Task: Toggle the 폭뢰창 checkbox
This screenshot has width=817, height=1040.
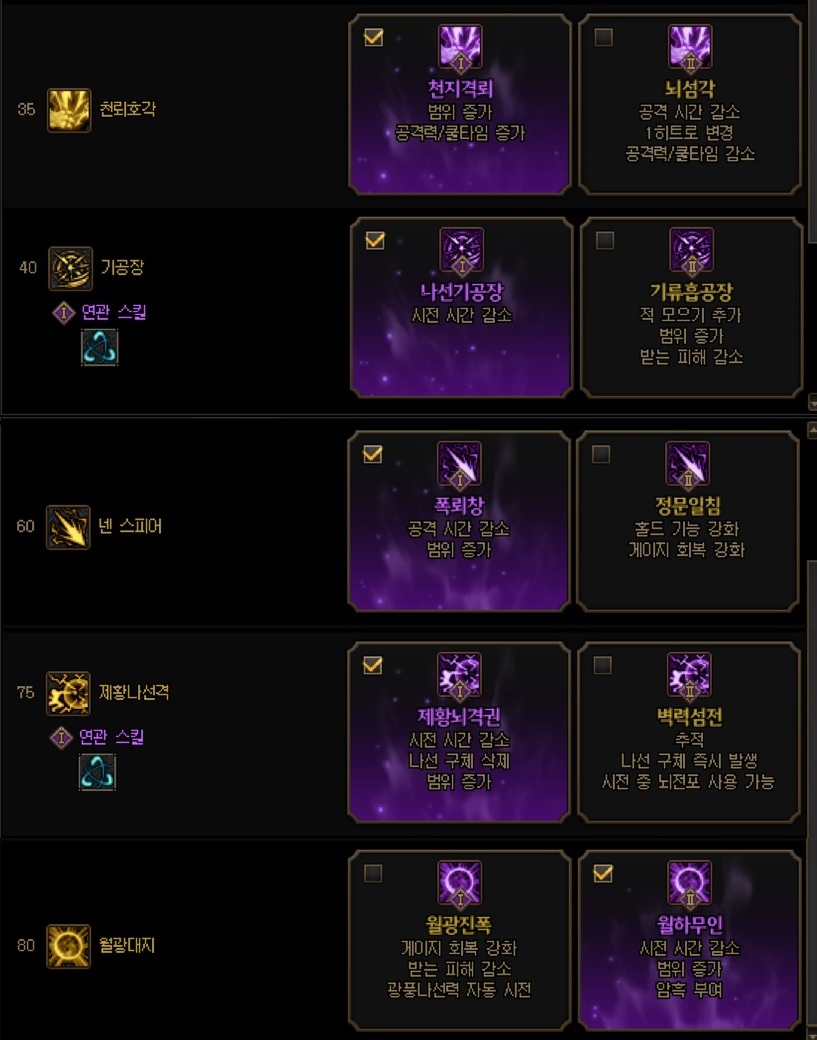Action: pyautogui.click(x=372, y=454)
